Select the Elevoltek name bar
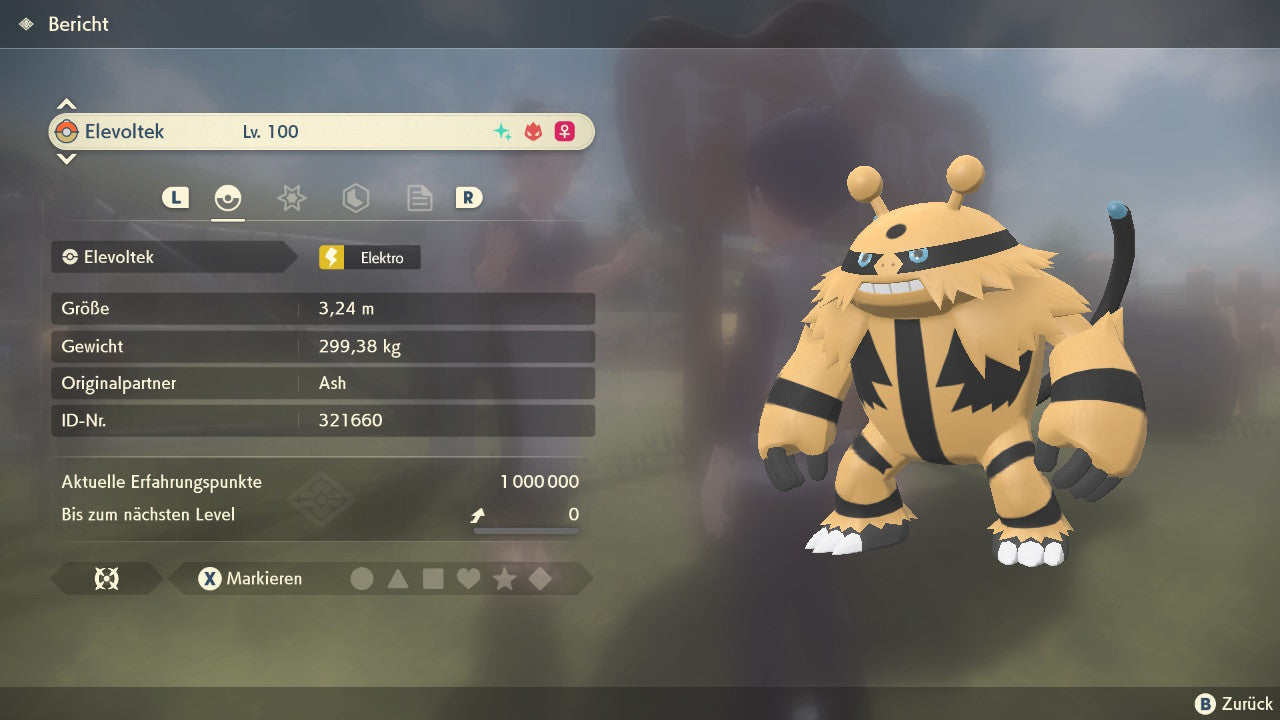This screenshot has width=1280, height=720. (x=321, y=131)
